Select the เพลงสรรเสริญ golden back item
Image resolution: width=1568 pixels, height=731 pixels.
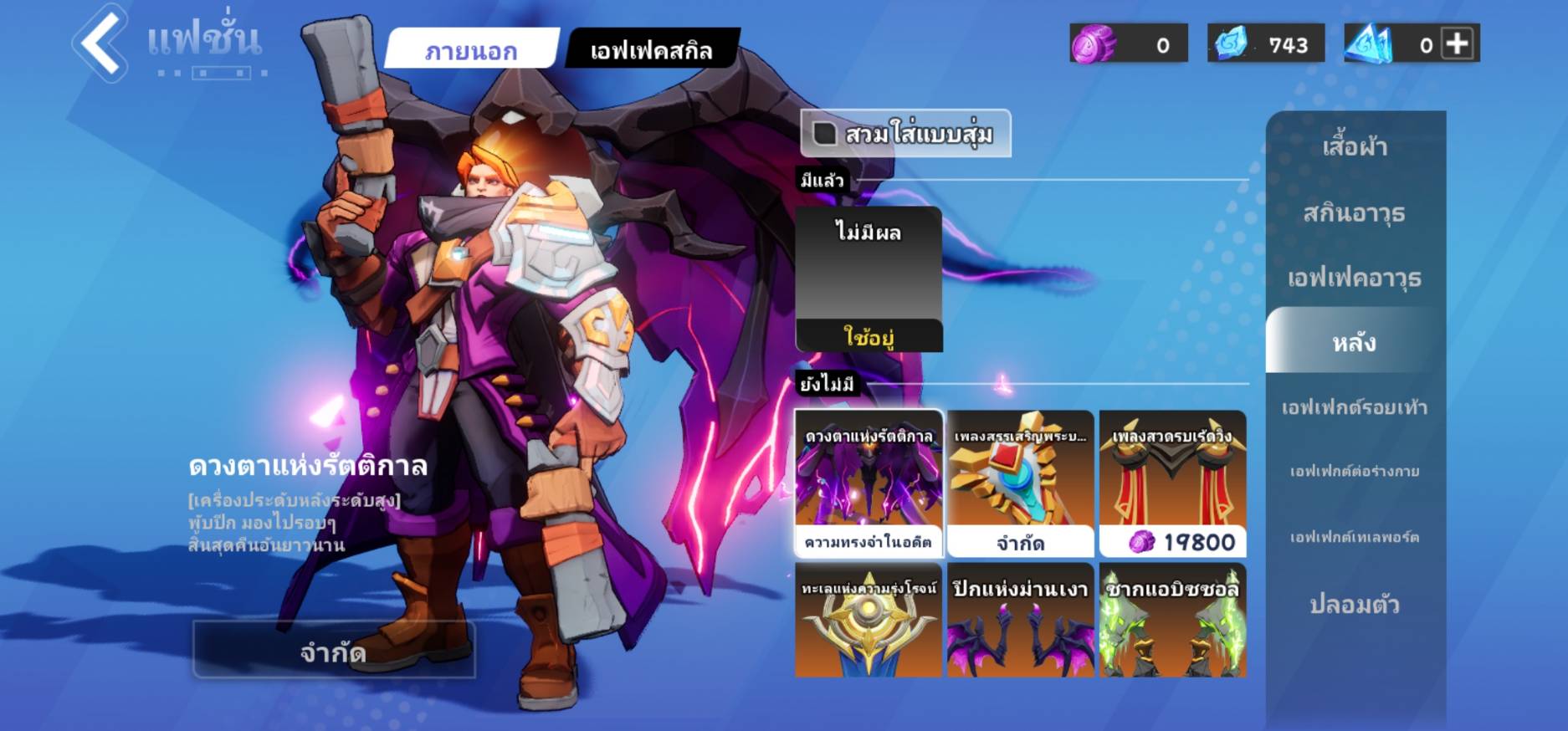coord(1020,483)
